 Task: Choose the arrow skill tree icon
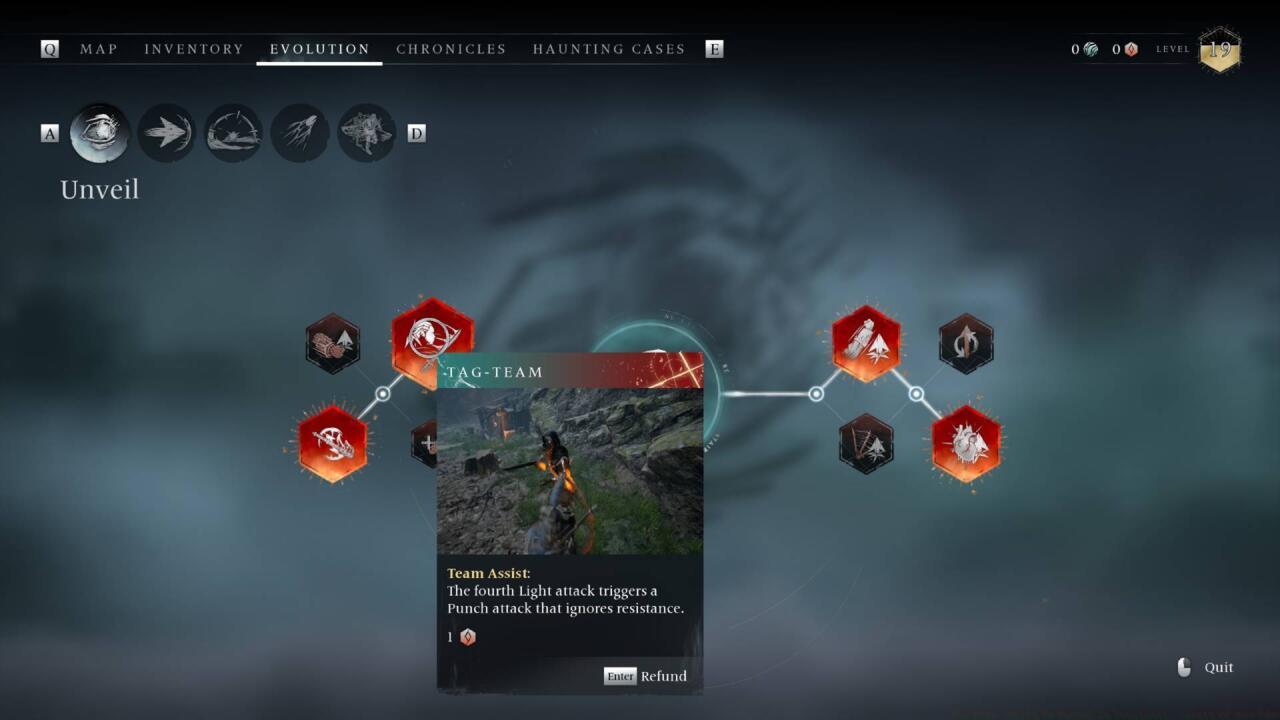(166, 133)
